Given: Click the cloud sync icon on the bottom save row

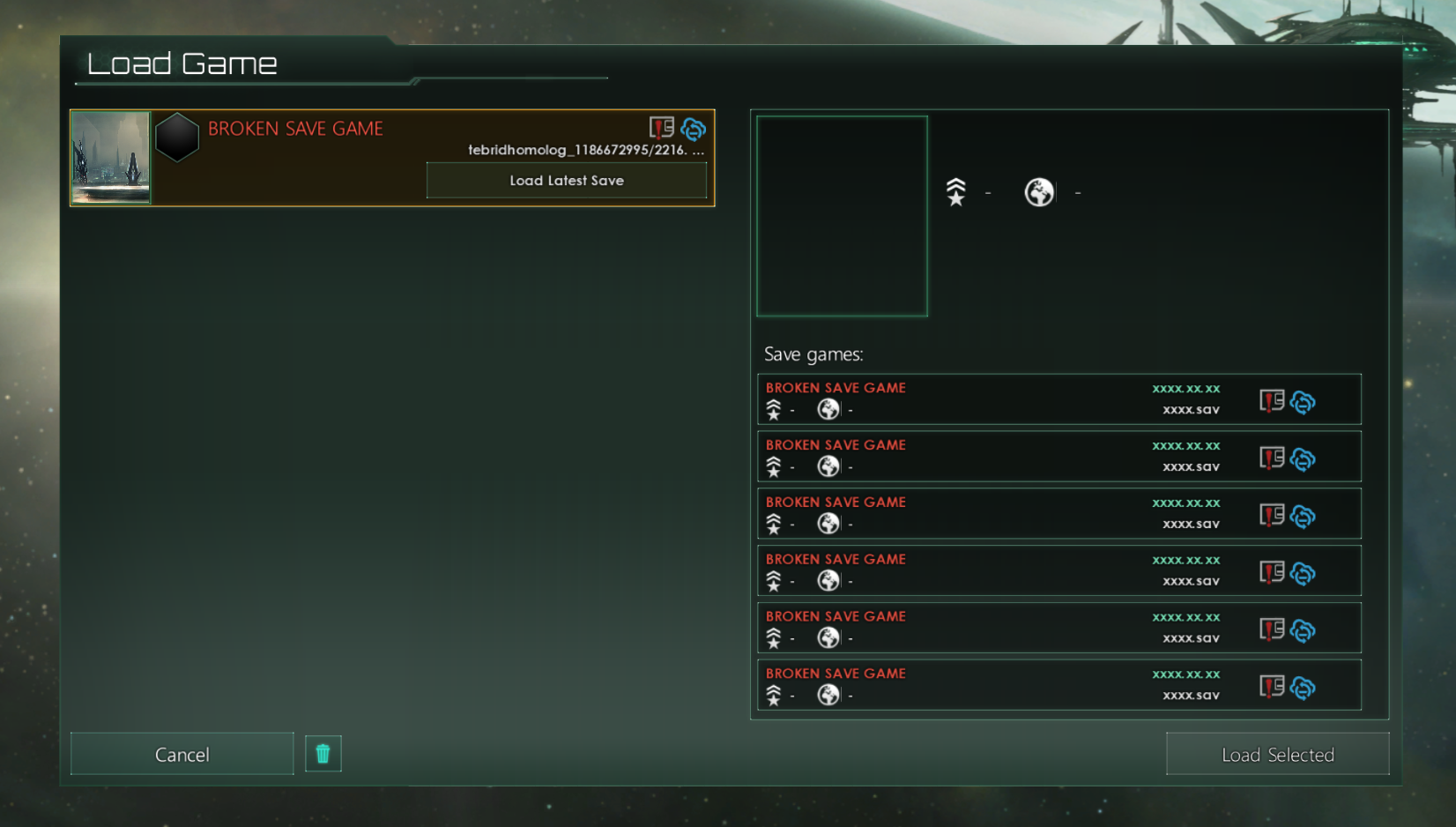Looking at the screenshot, I should (x=1304, y=688).
